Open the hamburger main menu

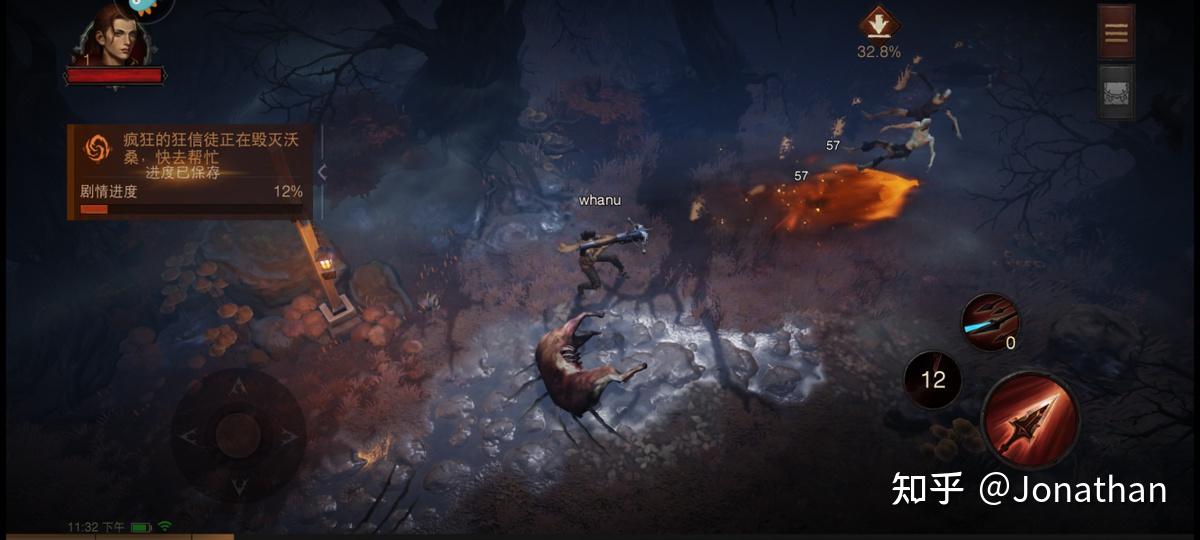(1116, 33)
